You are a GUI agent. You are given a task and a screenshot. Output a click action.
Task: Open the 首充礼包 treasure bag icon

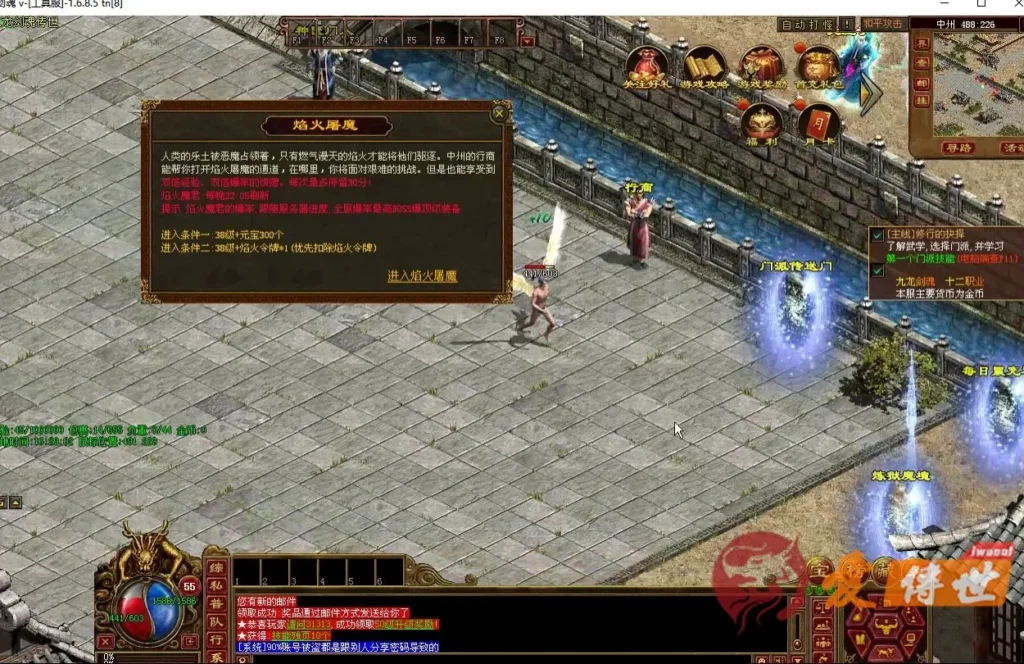click(818, 66)
